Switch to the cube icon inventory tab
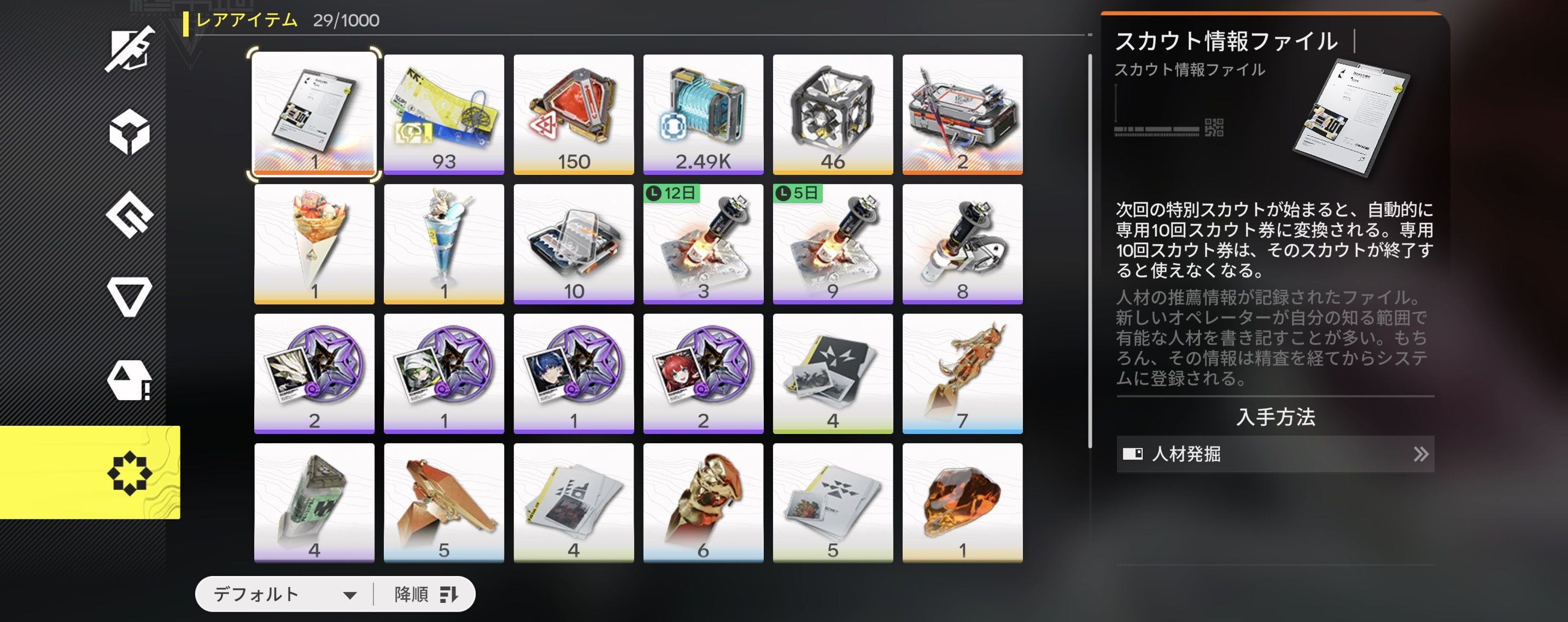The width and height of the screenshot is (1568, 622). point(130,132)
